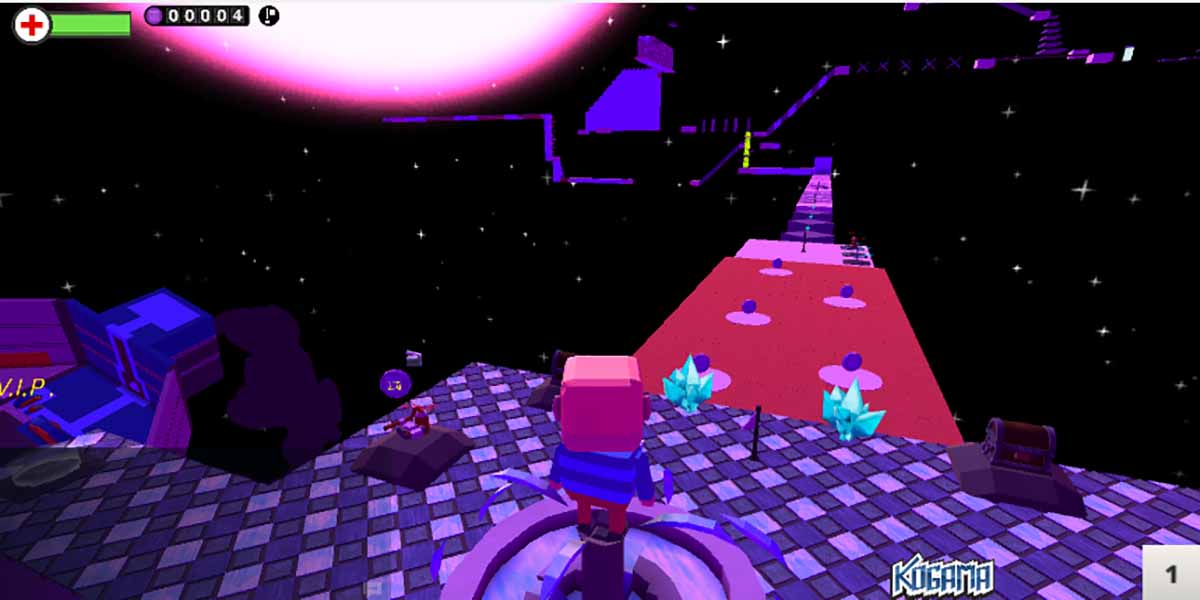Click the Kogama logo
1200x600 pixels.
point(942,578)
